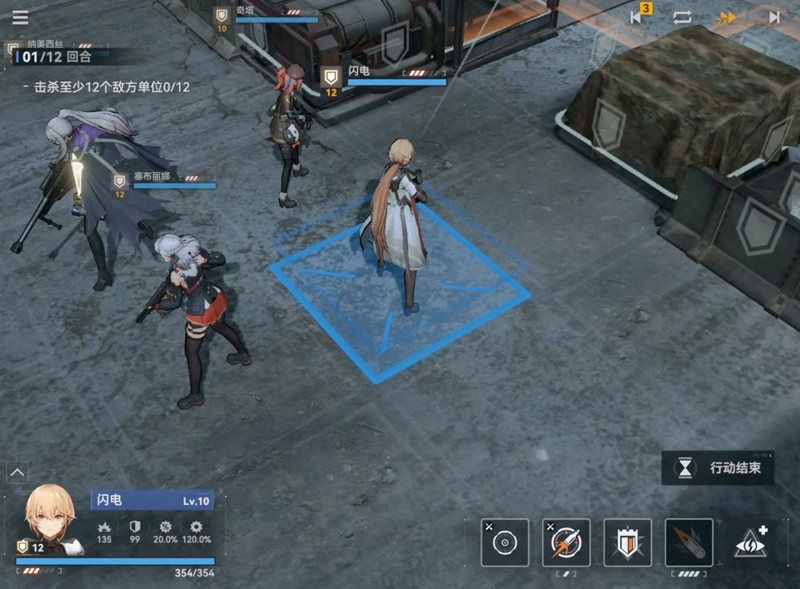
Task: Activate the rocket skill icon
Action: pos(566,543)
